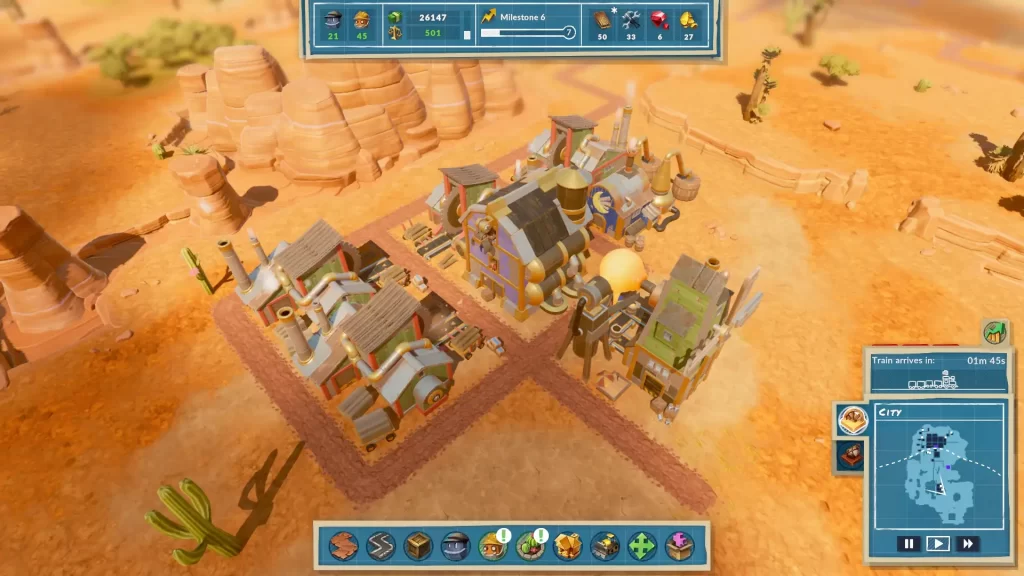
Task: Show the train arrival panel
Action: pos(938,371)
